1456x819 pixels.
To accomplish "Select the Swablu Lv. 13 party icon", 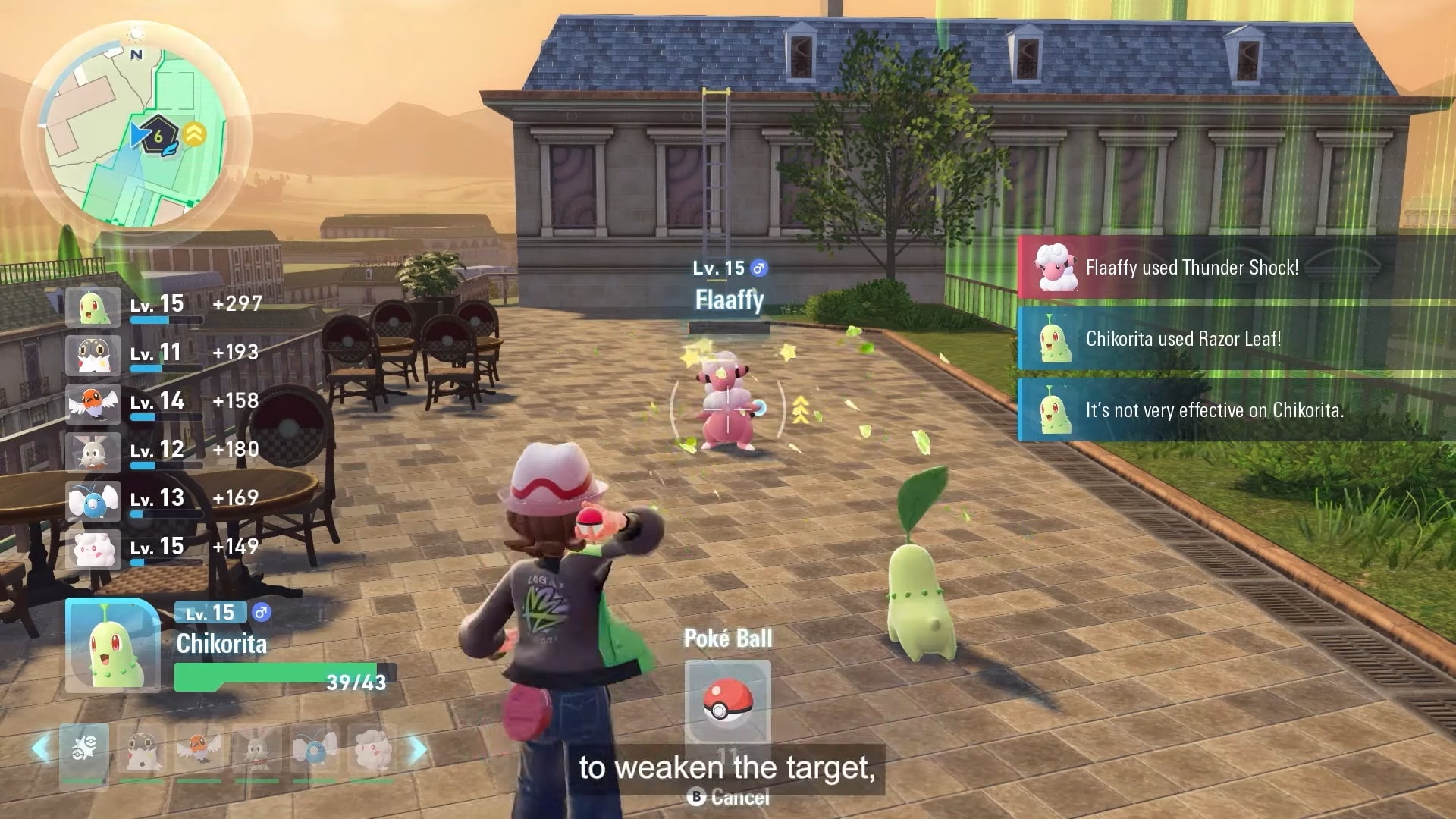I will [94, 498].
